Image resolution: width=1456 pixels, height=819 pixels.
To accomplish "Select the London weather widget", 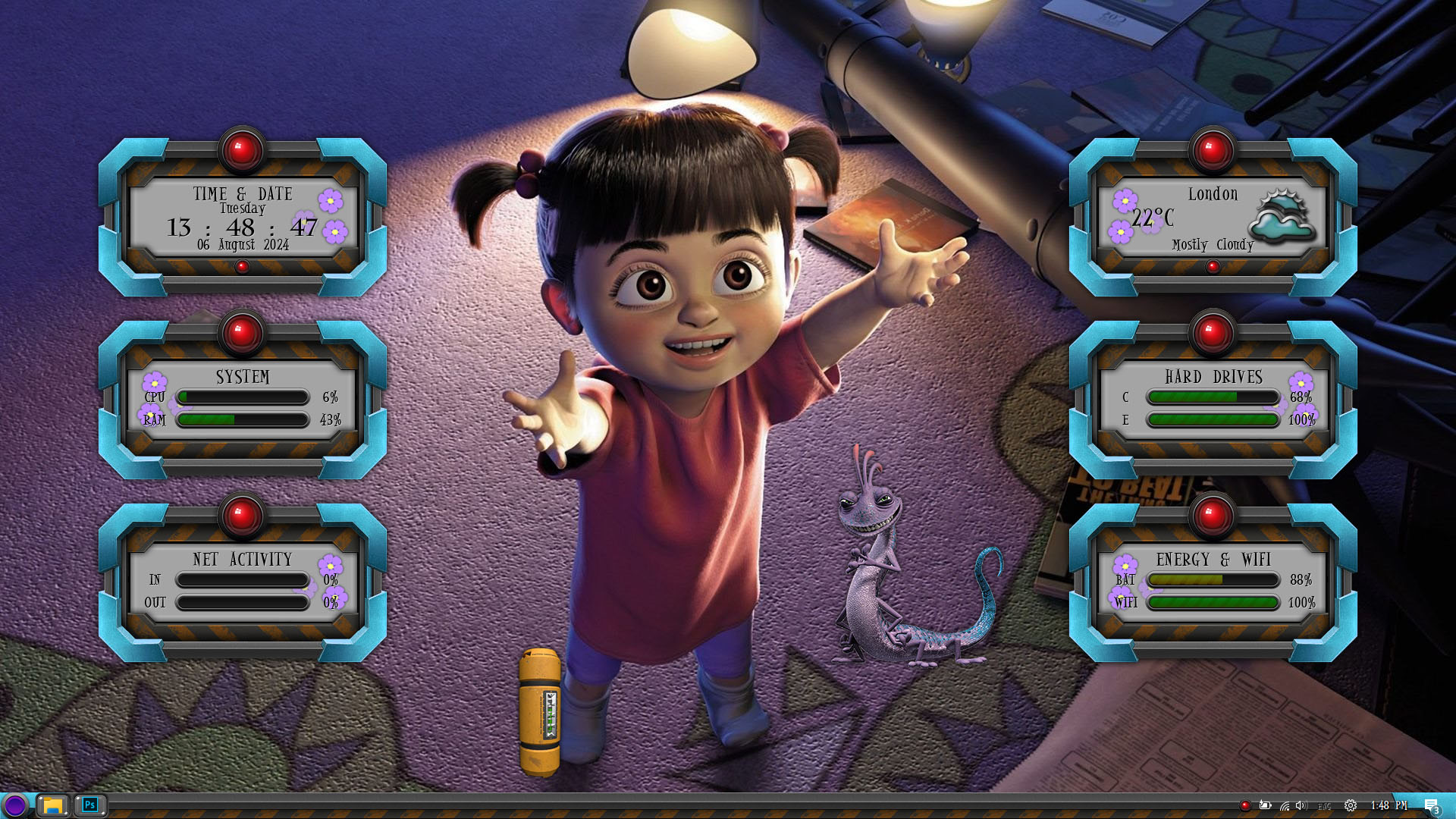I will [x=1213, y=219].
